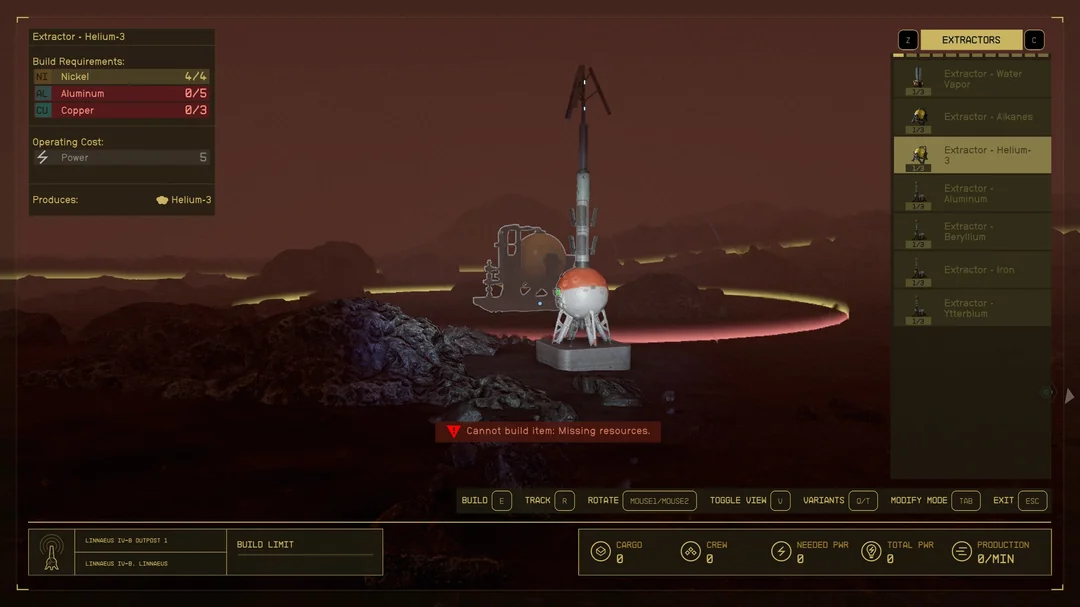Click the Extractors category header tab
The image size is (1080, 607).
970,40
